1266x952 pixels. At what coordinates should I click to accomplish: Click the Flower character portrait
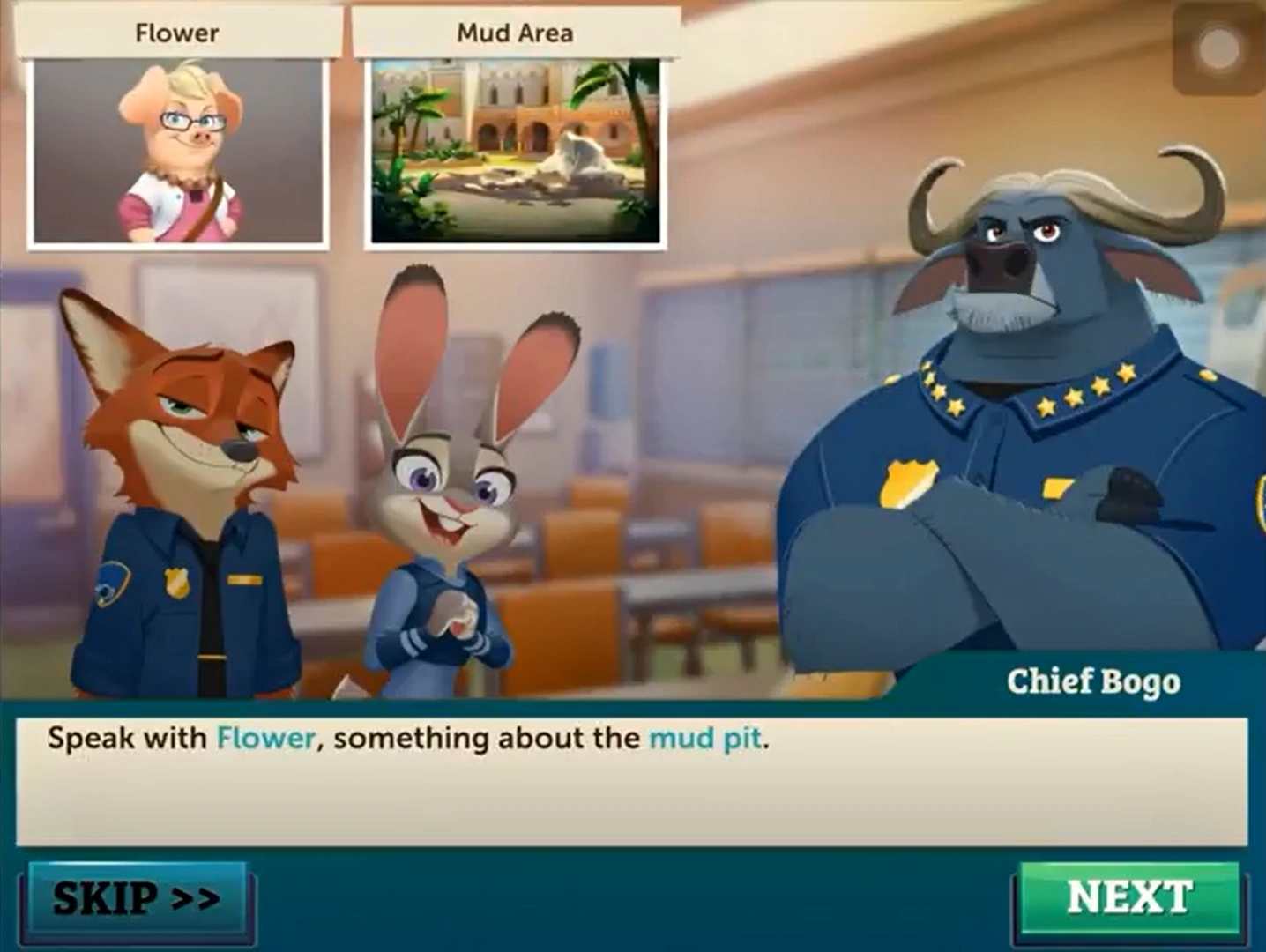176,150
